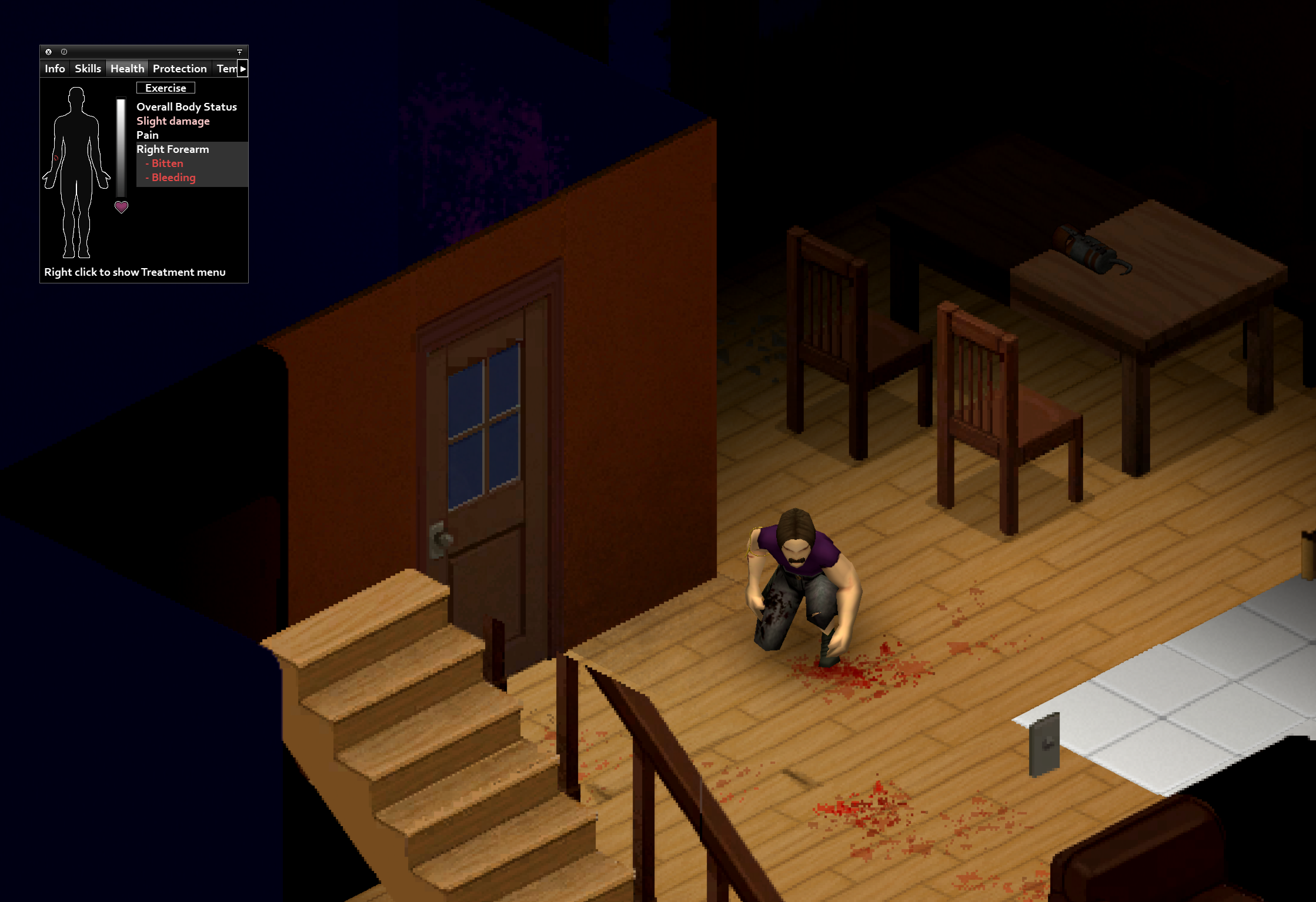Viewport: 1316px width, 902px height.
Task: Show the Protection tab
Action: click(x=179, y=69)
